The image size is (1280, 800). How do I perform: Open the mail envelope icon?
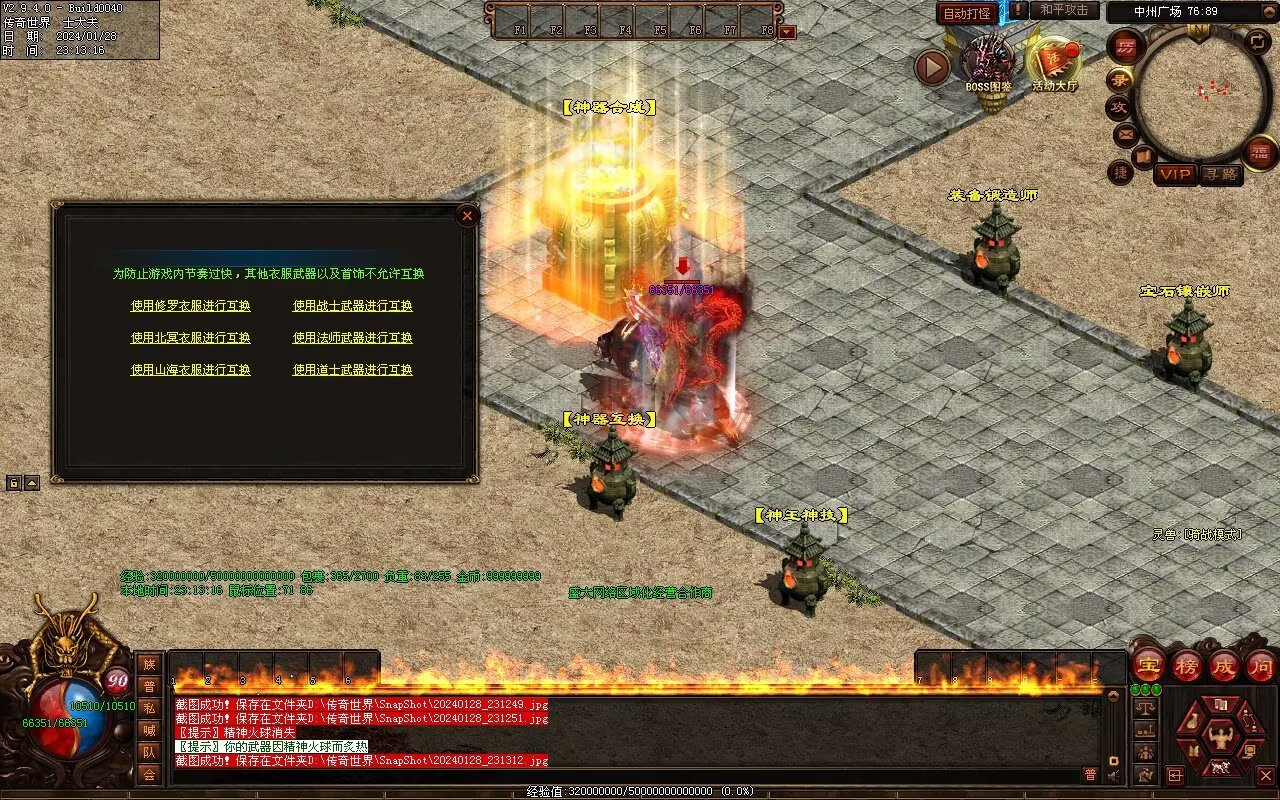click(1125, 133)
